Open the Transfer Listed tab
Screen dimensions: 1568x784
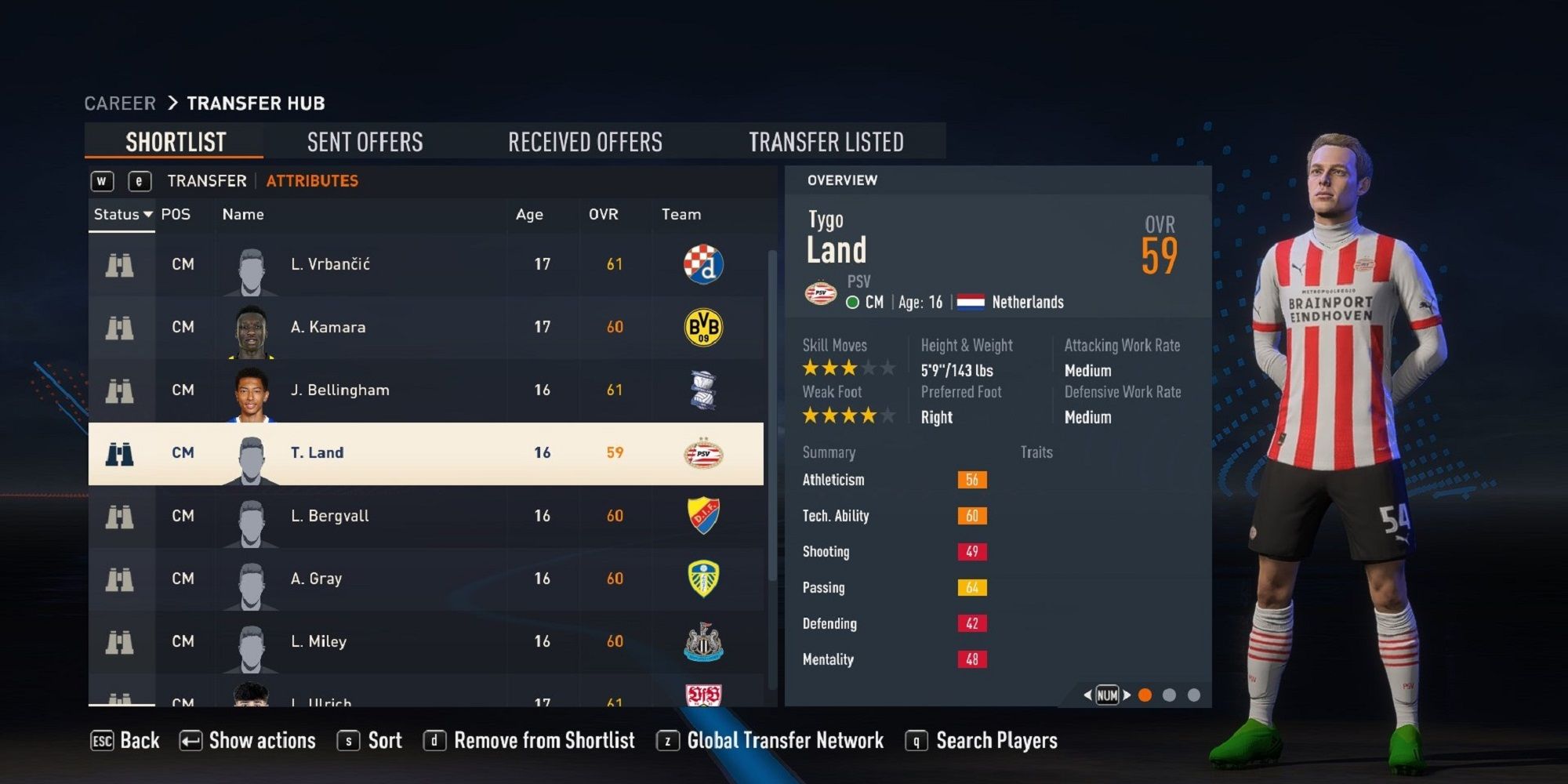(827, 142)
